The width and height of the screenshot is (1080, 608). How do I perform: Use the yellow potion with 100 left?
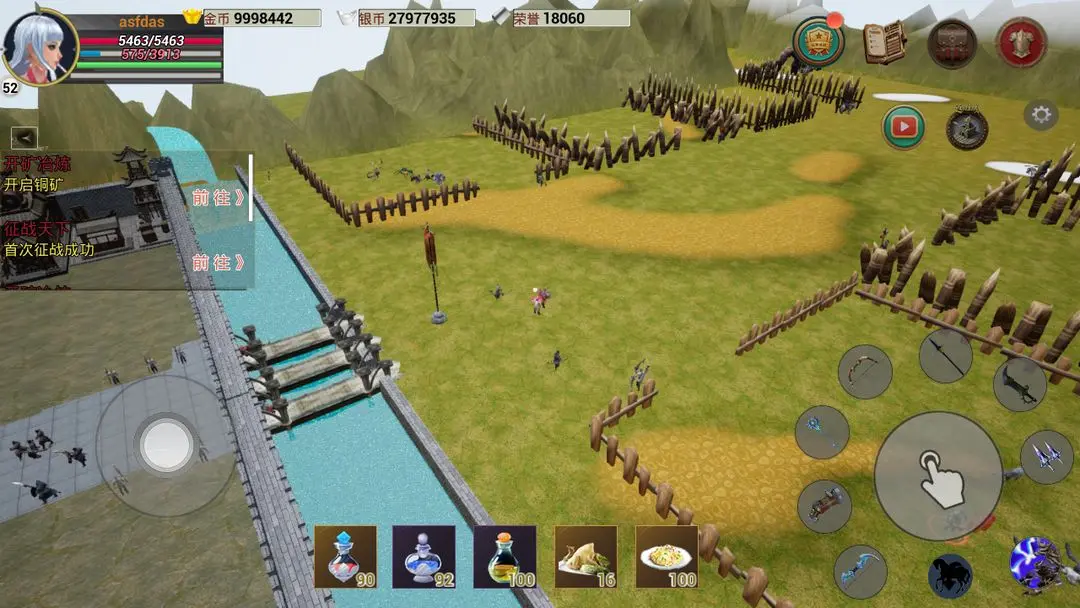[x=505, y=556]
